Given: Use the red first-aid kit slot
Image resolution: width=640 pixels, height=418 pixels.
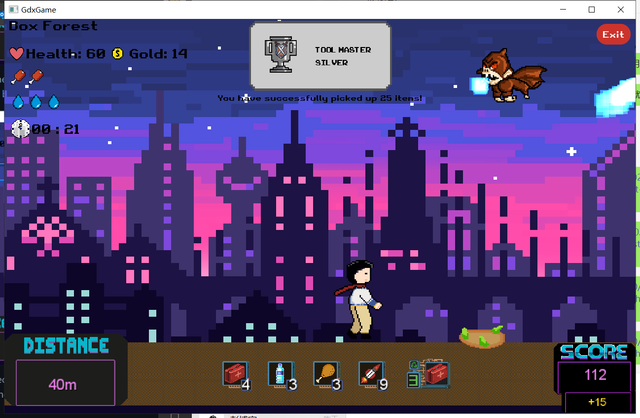Looking at the screenshot, I should tap(234, 374).
